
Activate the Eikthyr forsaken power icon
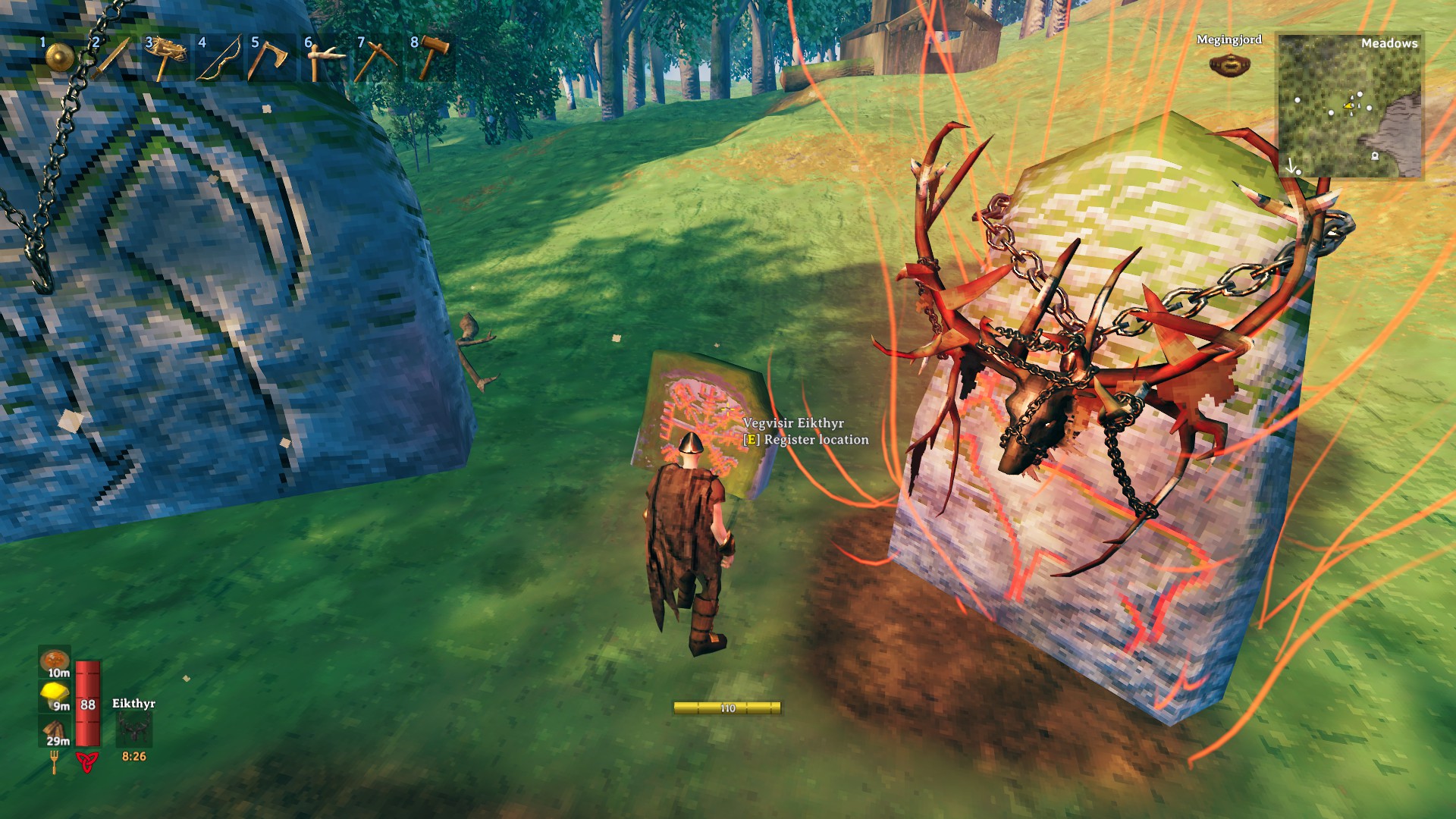pyautogui.click(x=133, y=730)
